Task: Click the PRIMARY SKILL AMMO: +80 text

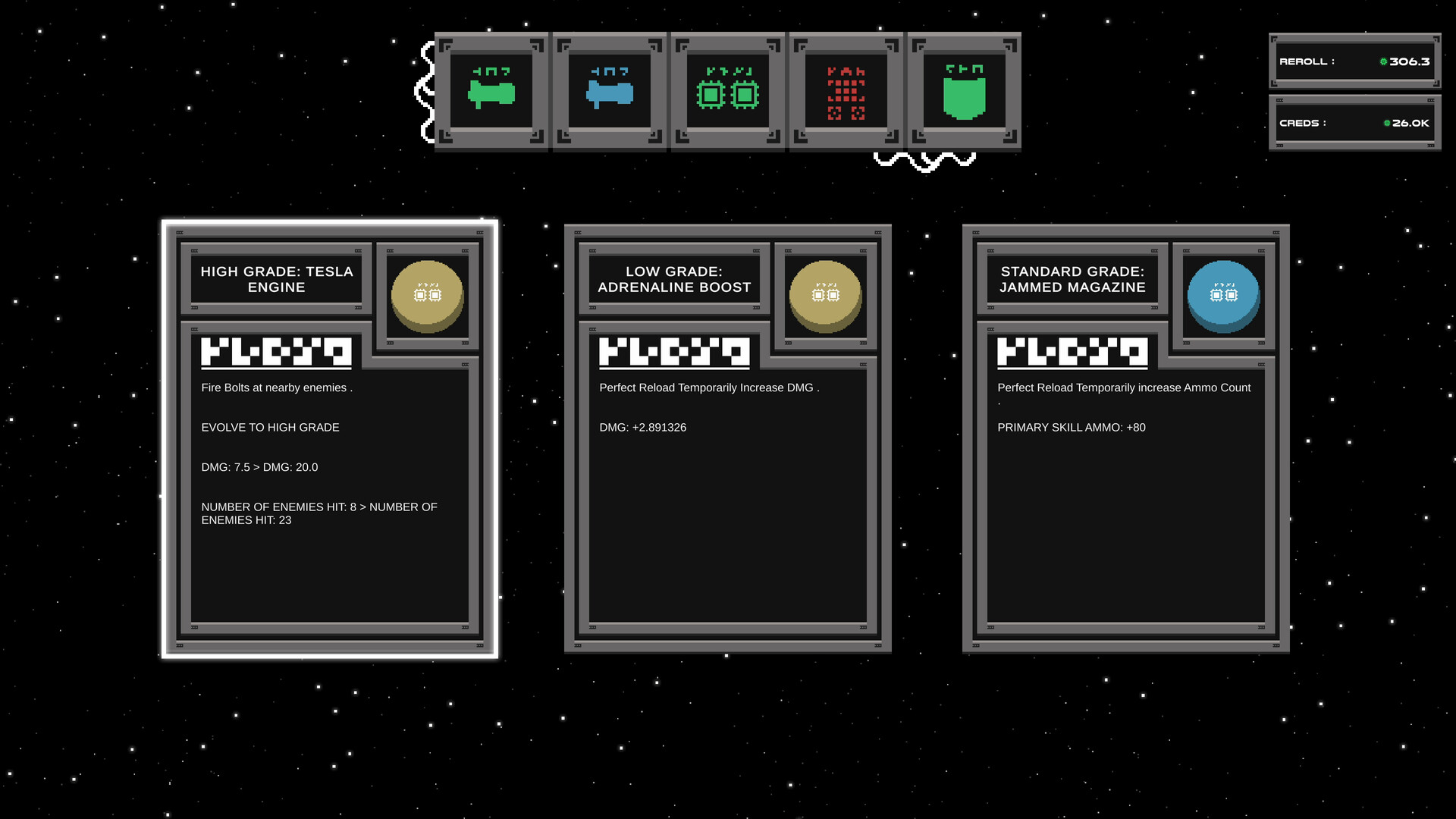Action: pos(1072,427)
